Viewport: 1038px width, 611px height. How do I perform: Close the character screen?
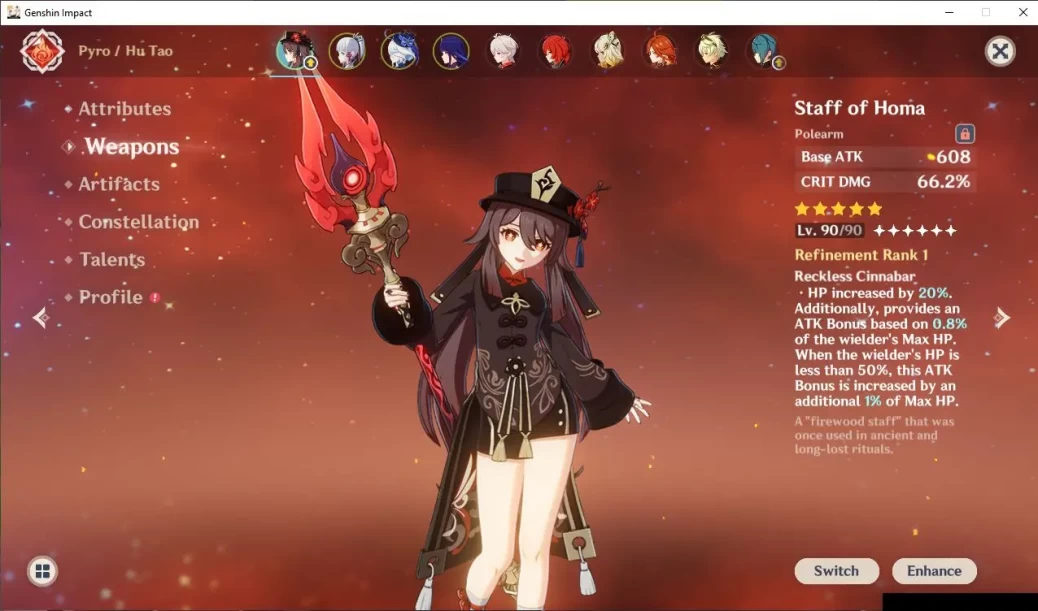[1000, 51]
